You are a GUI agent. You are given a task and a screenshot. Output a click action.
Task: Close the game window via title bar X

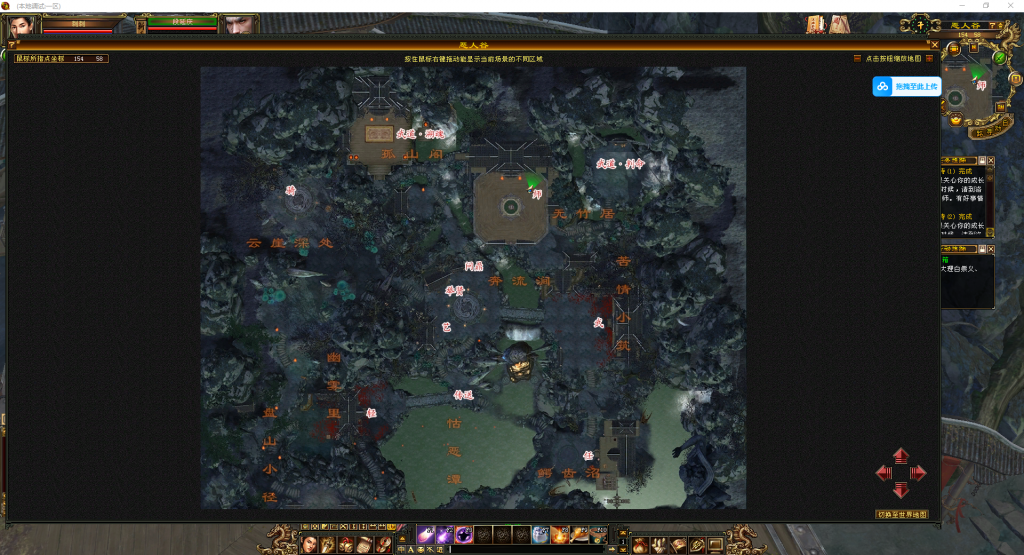[x=1010, y=6]
